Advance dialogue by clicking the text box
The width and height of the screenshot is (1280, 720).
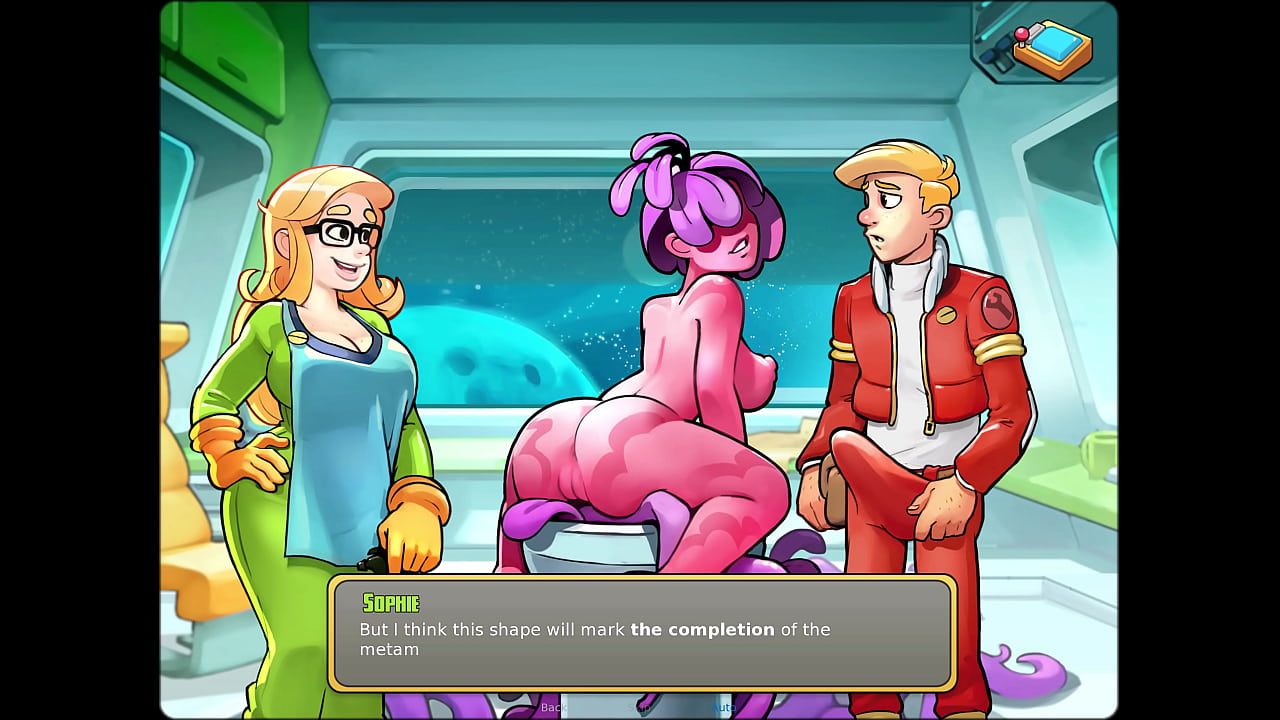tap(640, 635)
